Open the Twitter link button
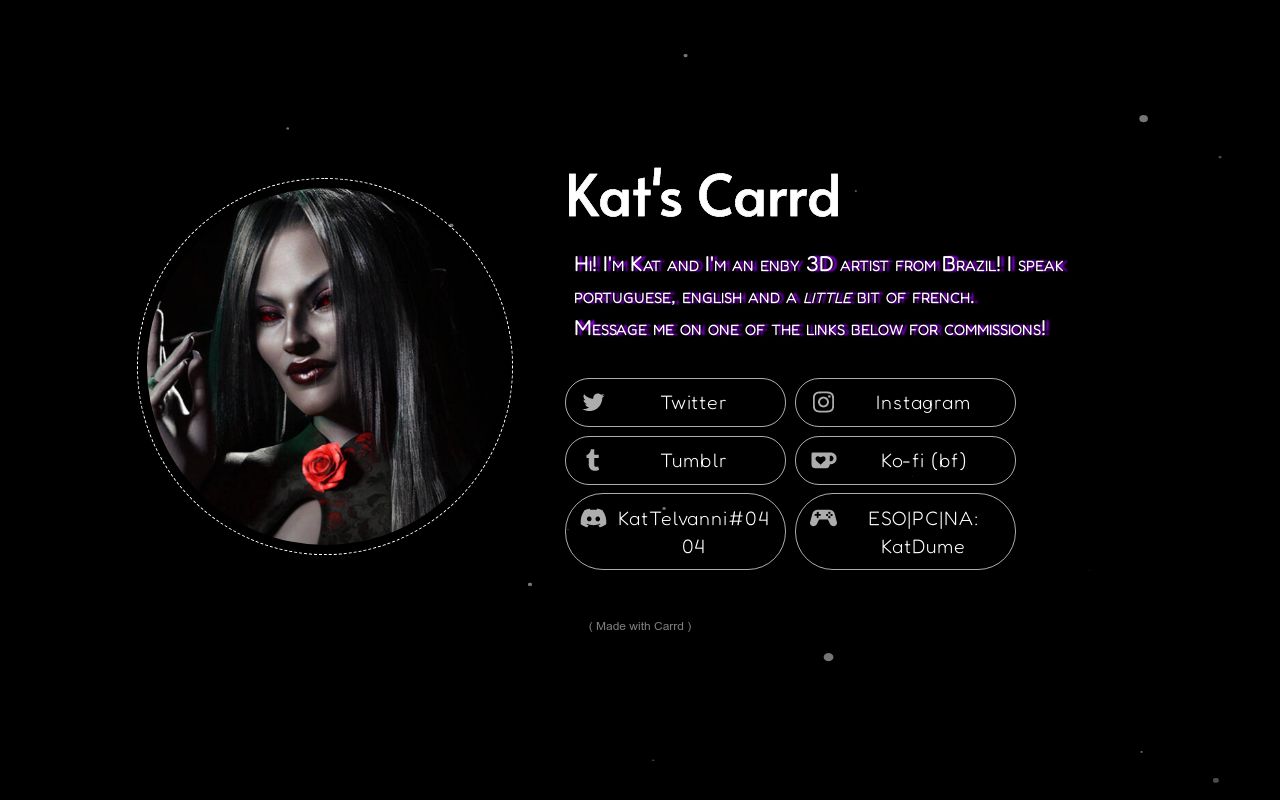 (675, 402)
